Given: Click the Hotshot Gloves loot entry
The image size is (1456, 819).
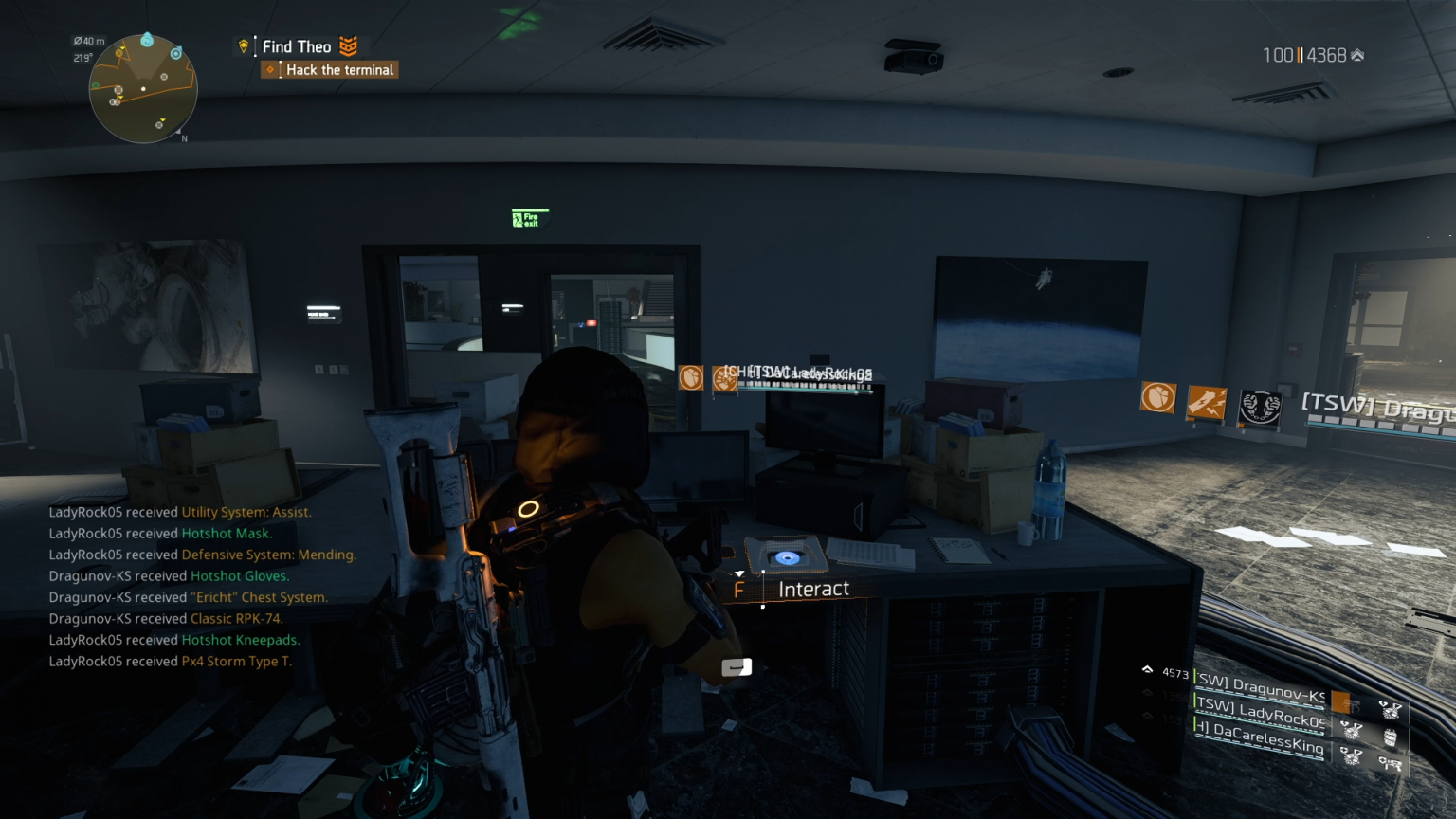Looking at the screenshot, I should pyautogui.click(x=240, y=576).
